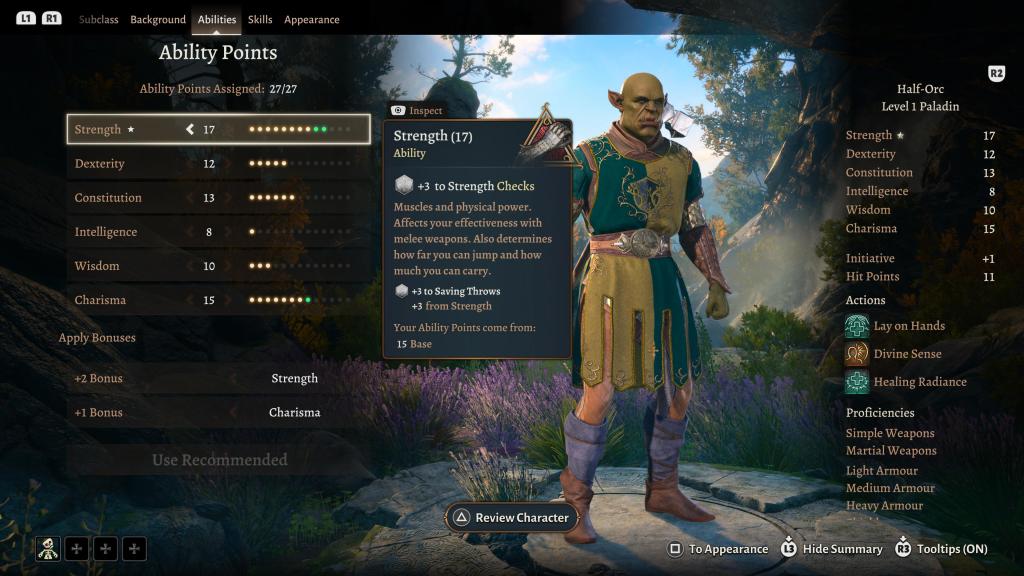Choose the Charisma ability row
Screen dimensions: 1024x576
click(218, 300)
